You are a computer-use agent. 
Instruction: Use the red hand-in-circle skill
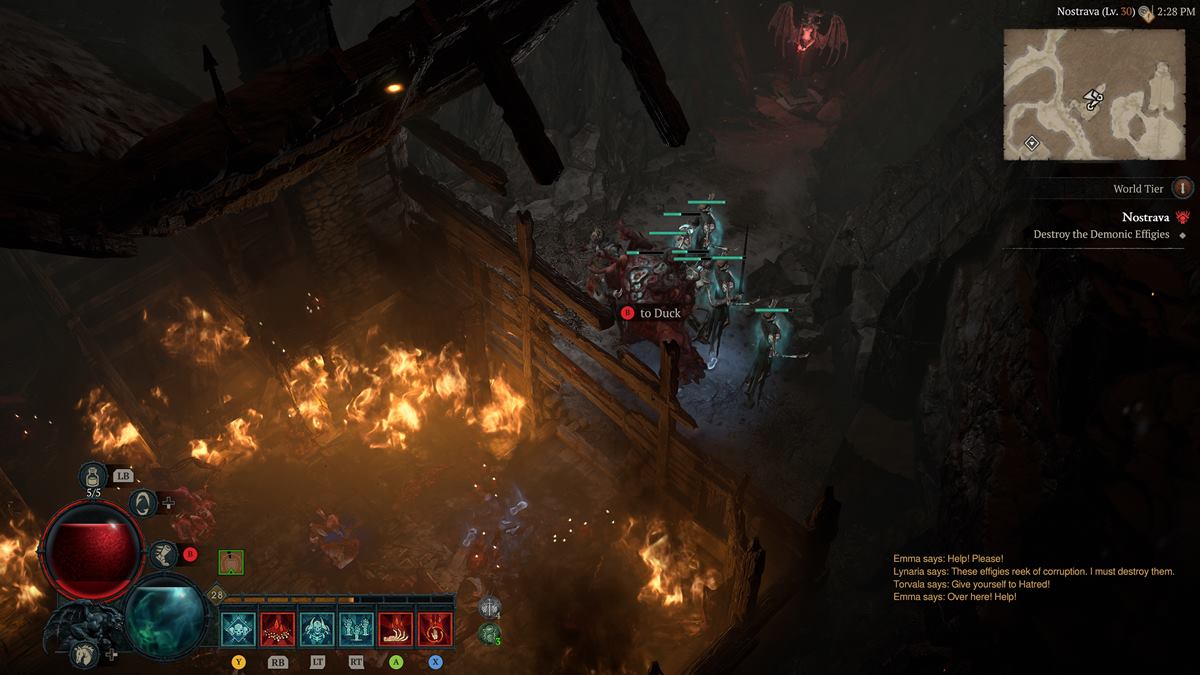coord(435,629)
